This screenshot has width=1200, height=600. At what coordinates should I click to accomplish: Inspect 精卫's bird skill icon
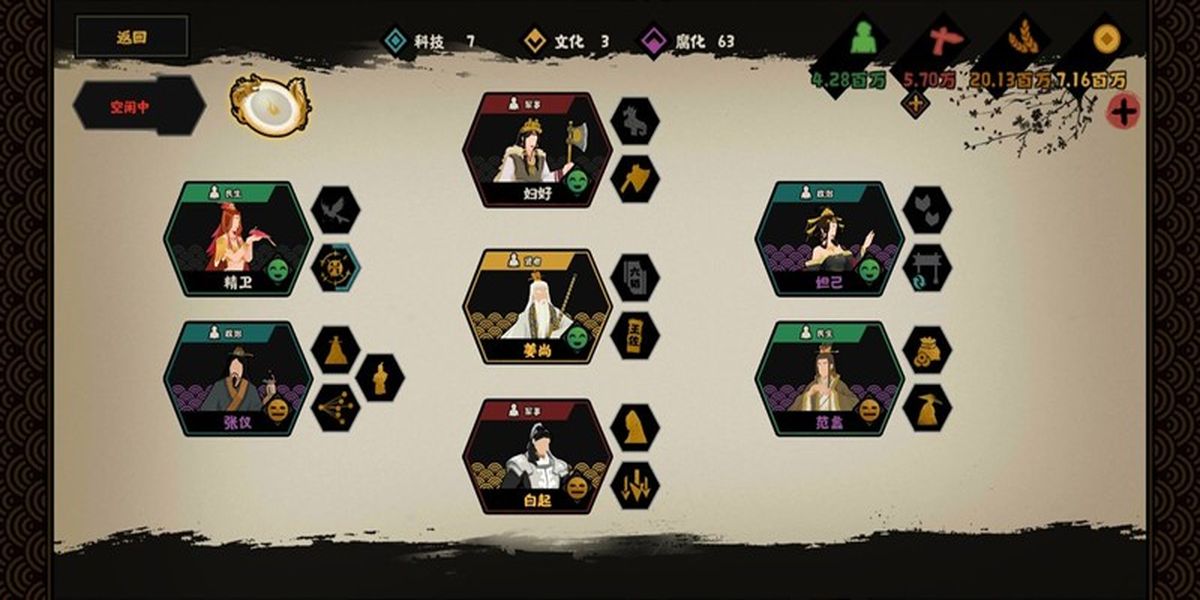click(x=335, y=210)
